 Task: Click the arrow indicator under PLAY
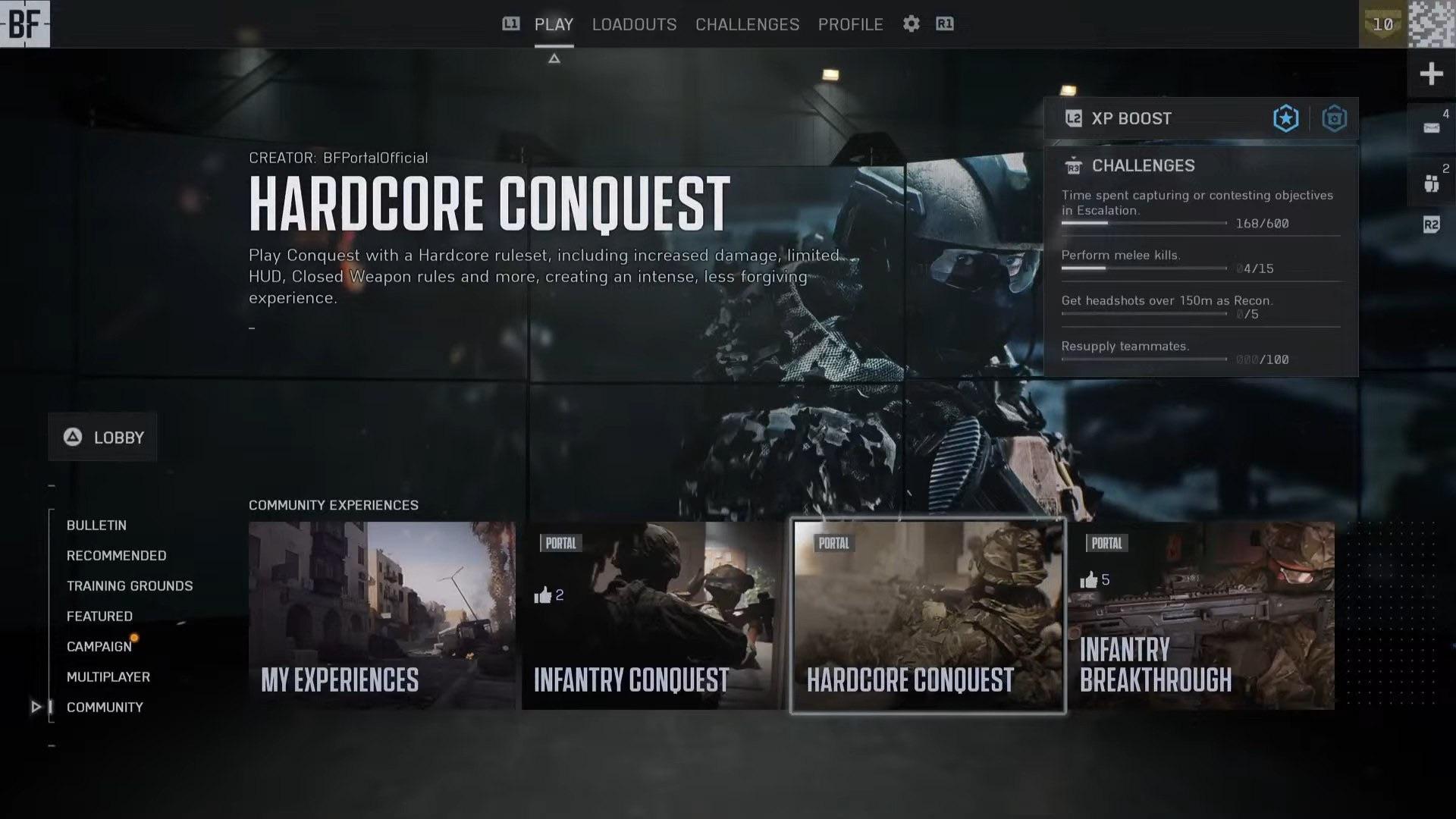[554, 58]
